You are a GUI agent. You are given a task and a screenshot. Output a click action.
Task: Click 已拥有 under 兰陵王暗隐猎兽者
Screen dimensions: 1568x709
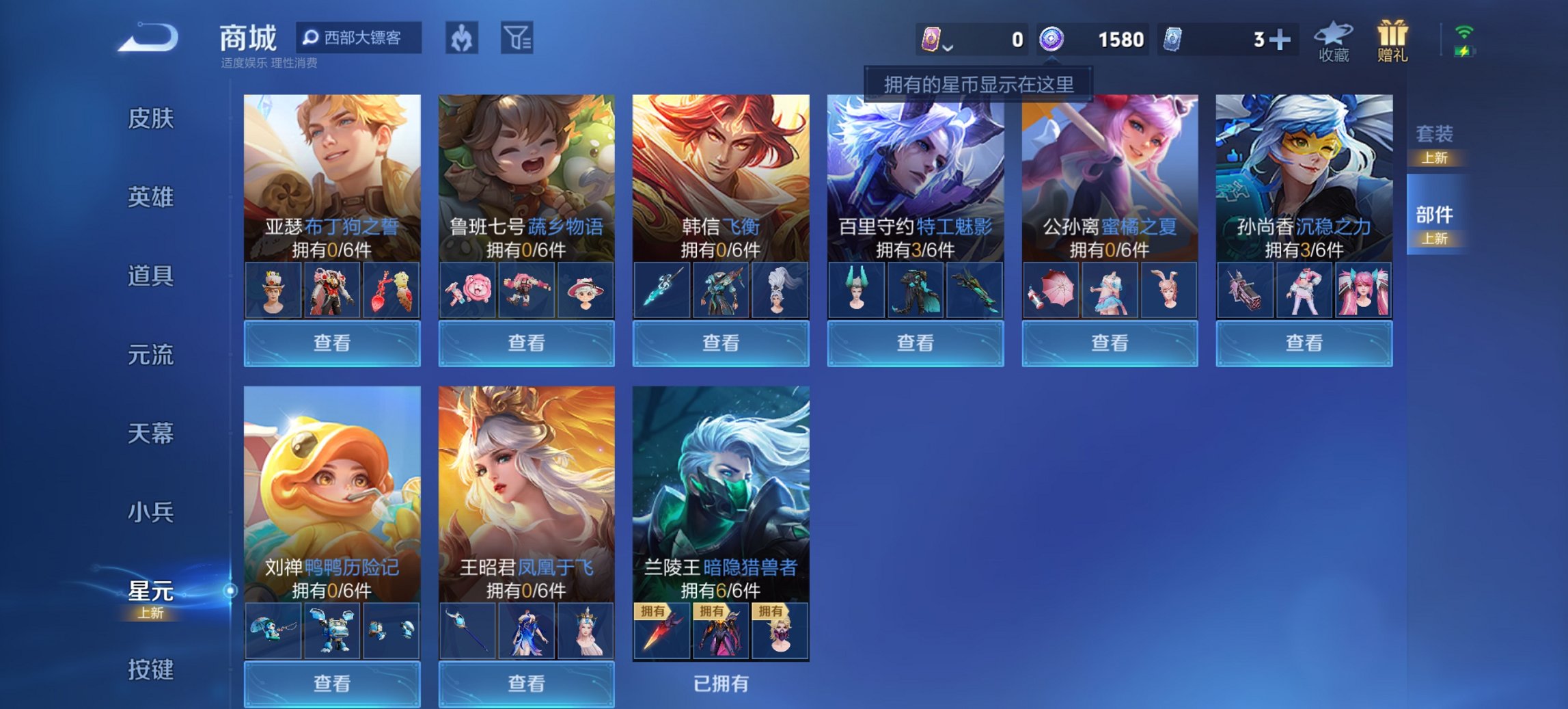click(x=722, y=683)
